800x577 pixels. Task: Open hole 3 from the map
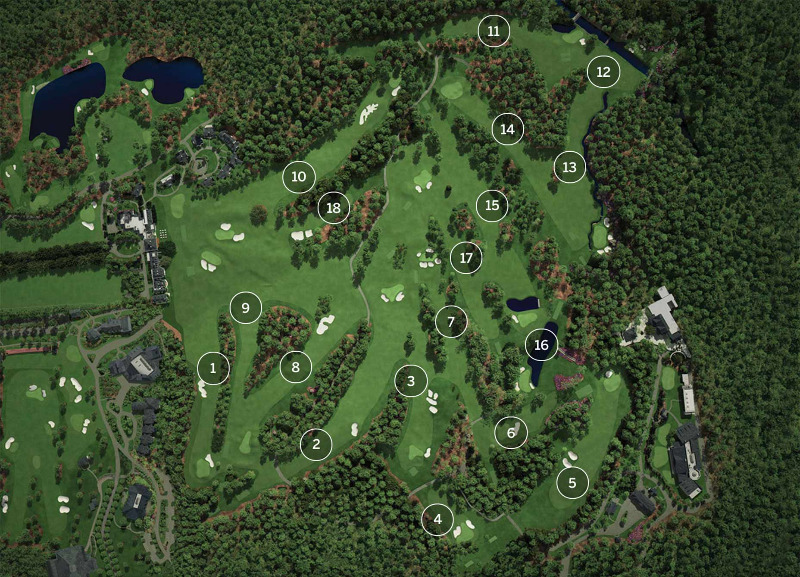410,380
